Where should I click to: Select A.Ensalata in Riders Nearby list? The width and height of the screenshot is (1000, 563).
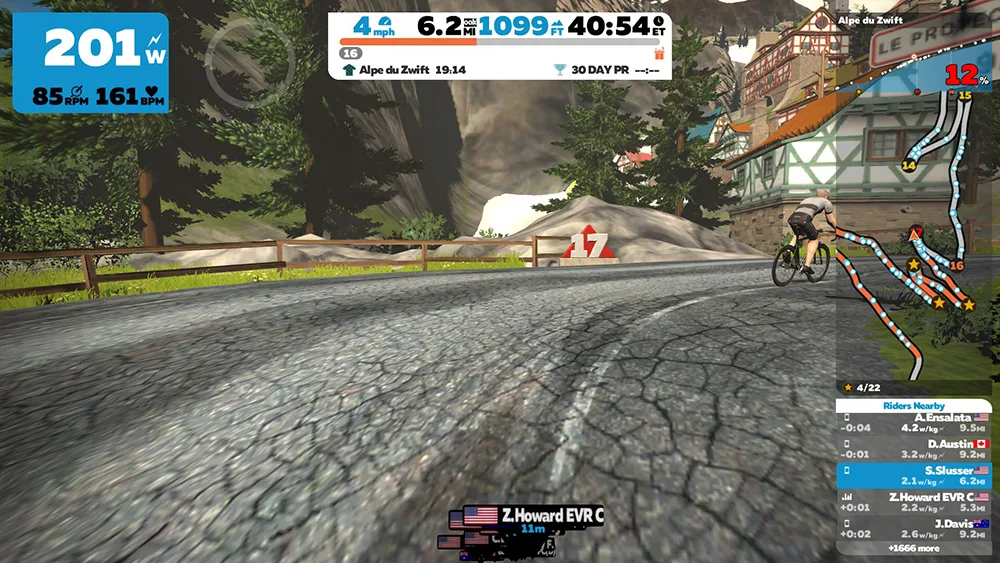(x=915, y=422)
